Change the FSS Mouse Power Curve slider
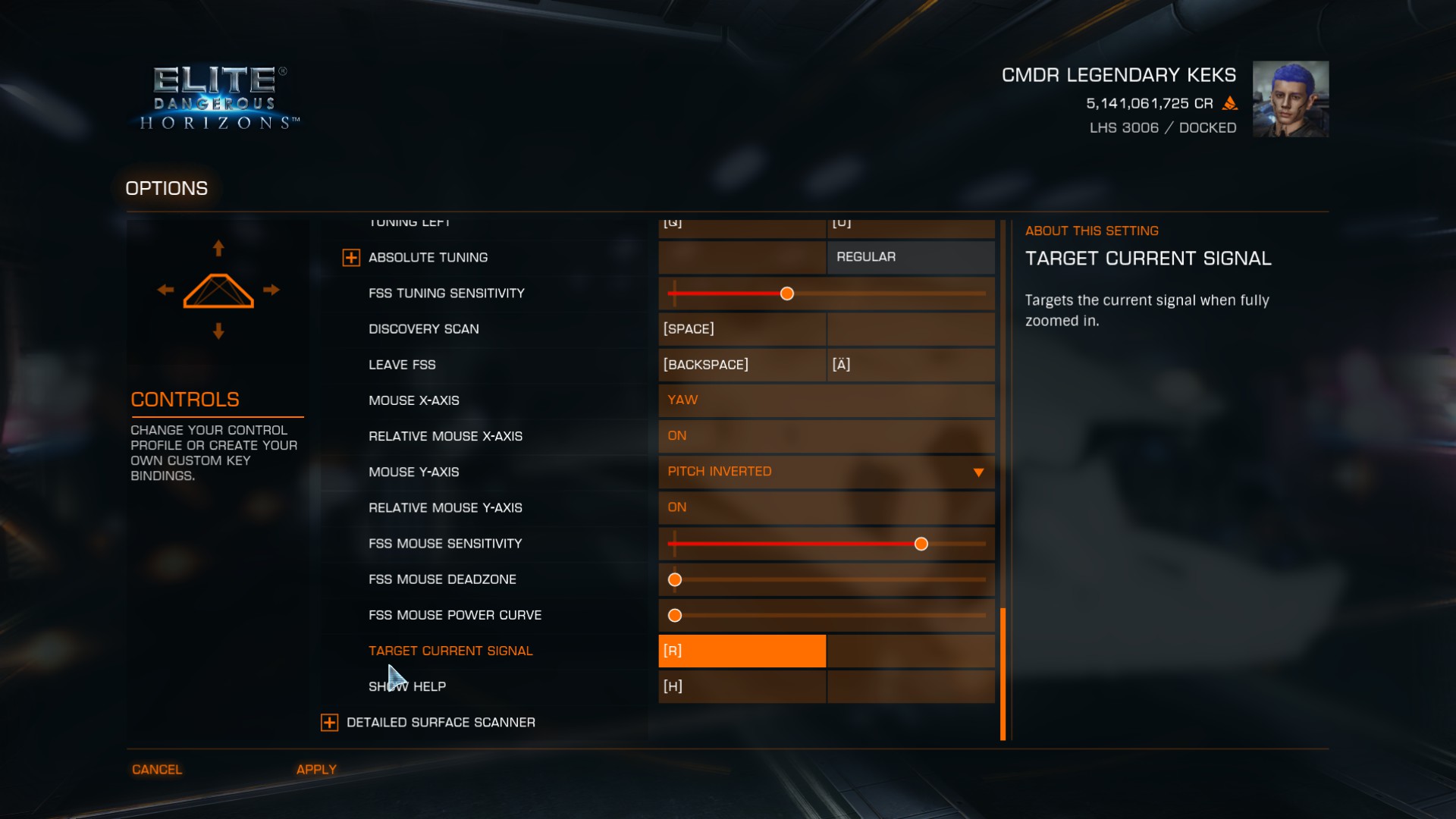 tap(675, 616)
